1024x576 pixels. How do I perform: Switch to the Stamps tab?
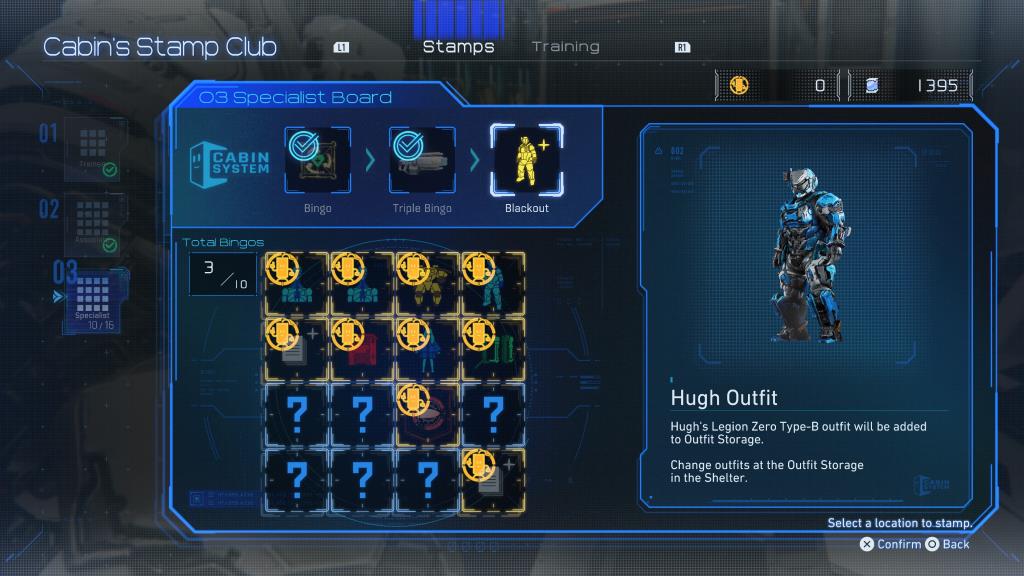coord(458,47)
